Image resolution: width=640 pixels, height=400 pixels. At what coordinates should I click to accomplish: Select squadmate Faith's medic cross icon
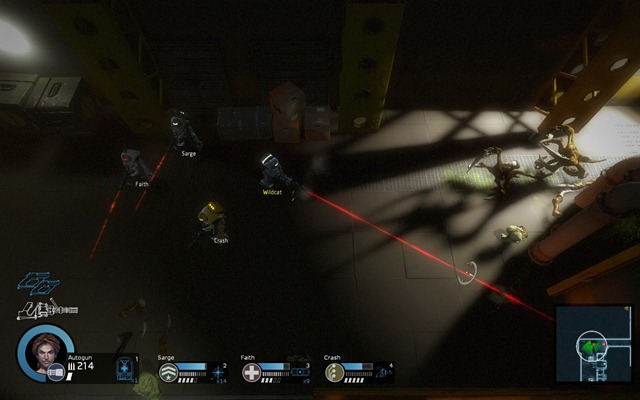[252, 373]
